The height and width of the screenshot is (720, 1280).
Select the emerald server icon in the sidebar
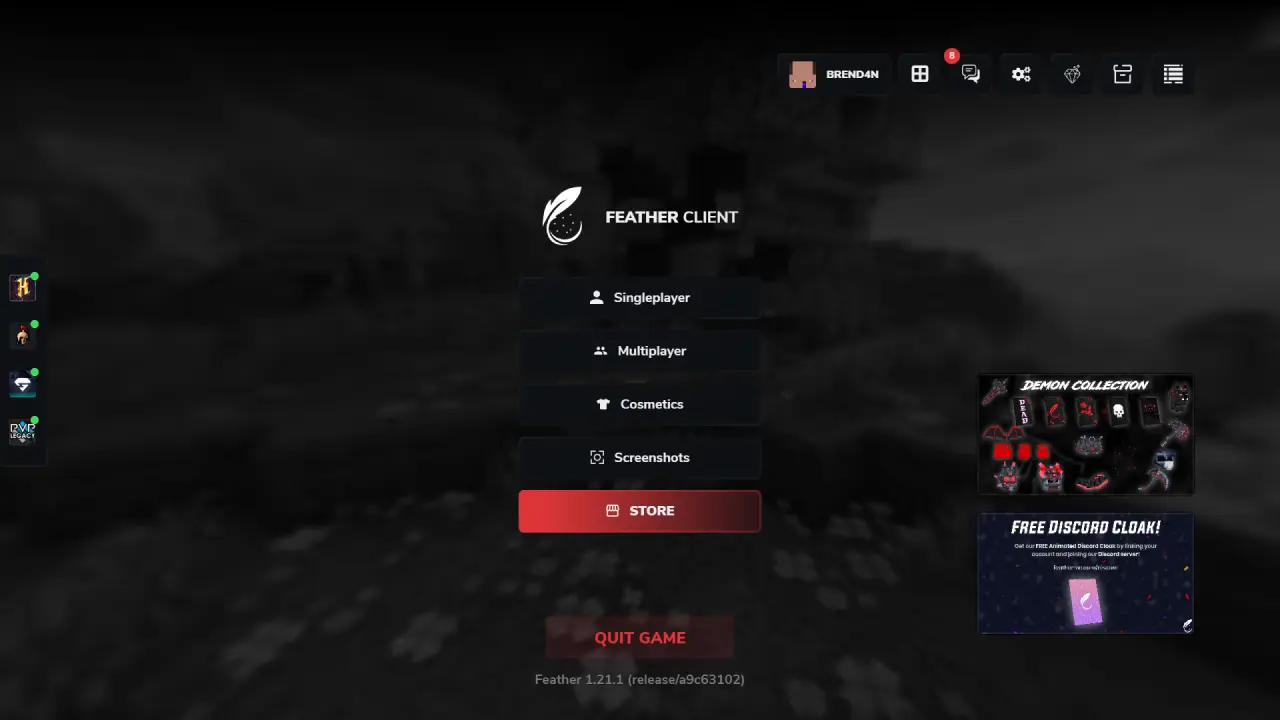22,383
